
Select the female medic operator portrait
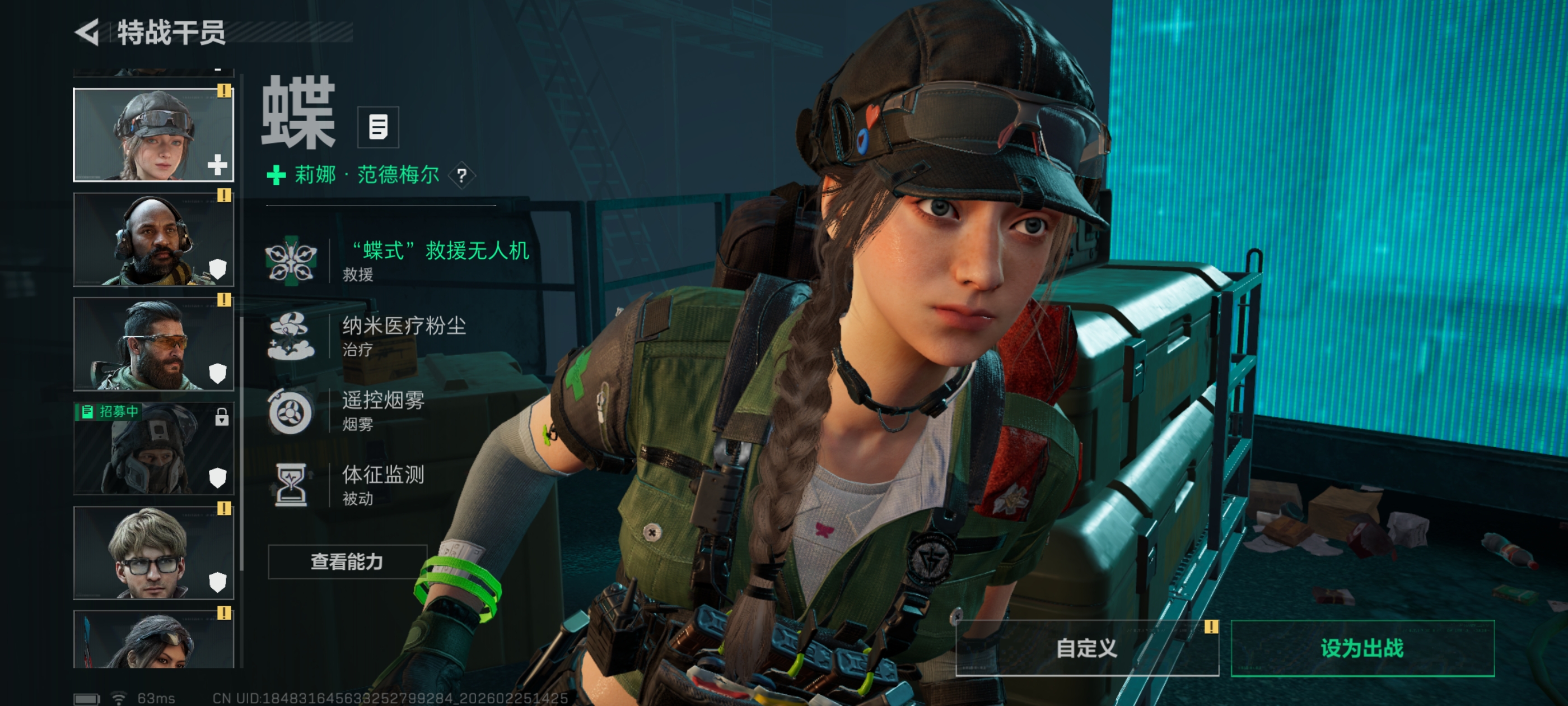click(153, 135)
